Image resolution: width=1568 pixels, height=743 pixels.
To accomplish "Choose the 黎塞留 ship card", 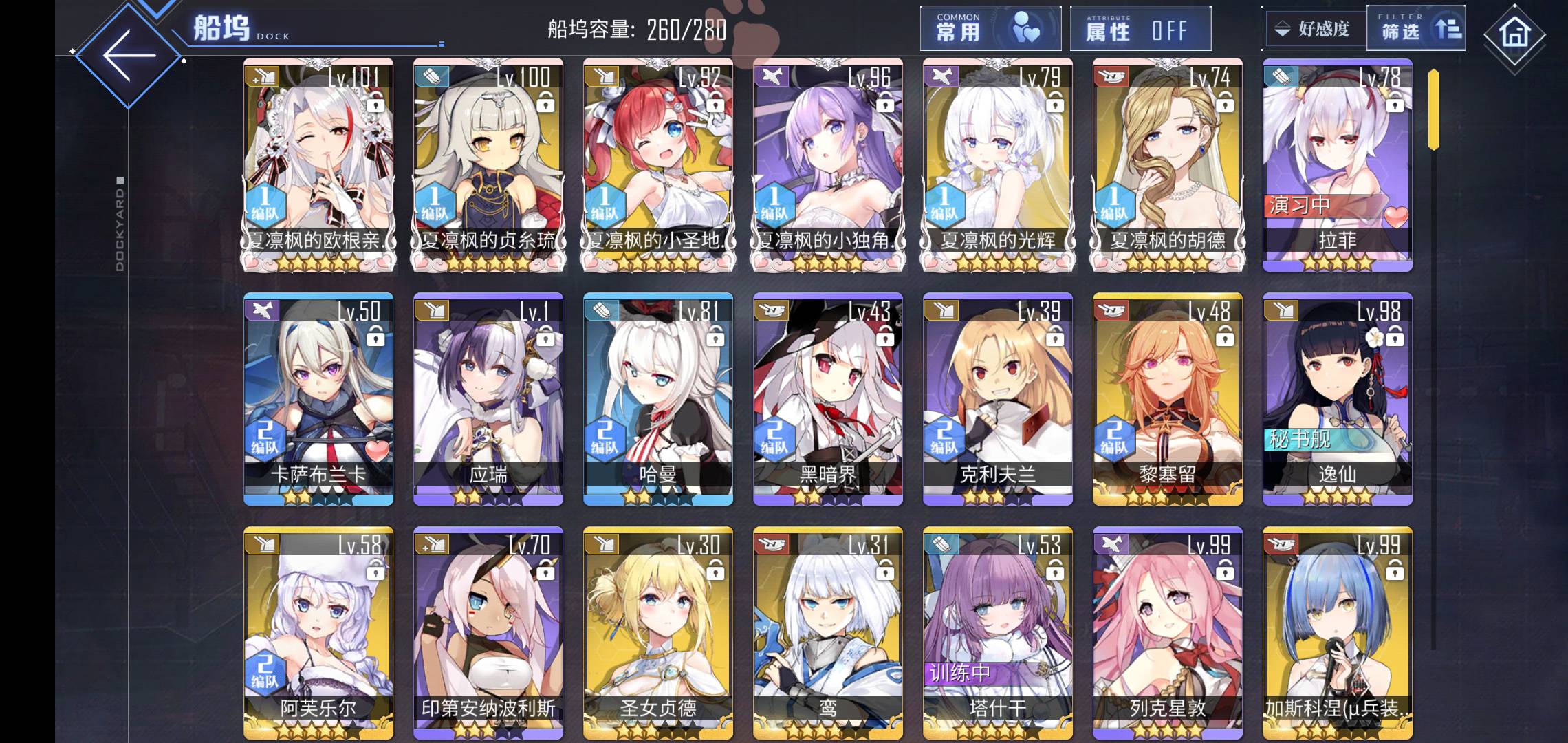I will [x=1168, y=399].
